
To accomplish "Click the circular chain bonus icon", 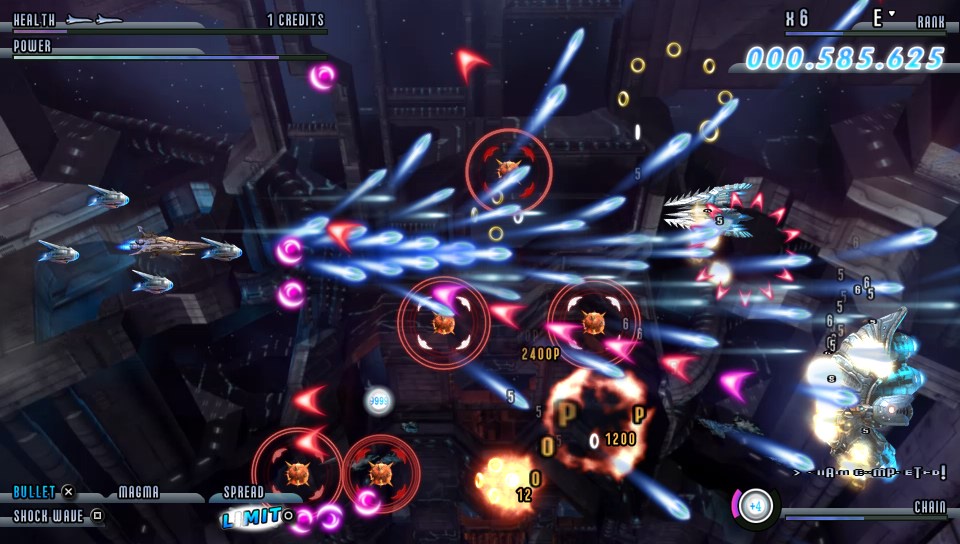I will click(756, 506).
